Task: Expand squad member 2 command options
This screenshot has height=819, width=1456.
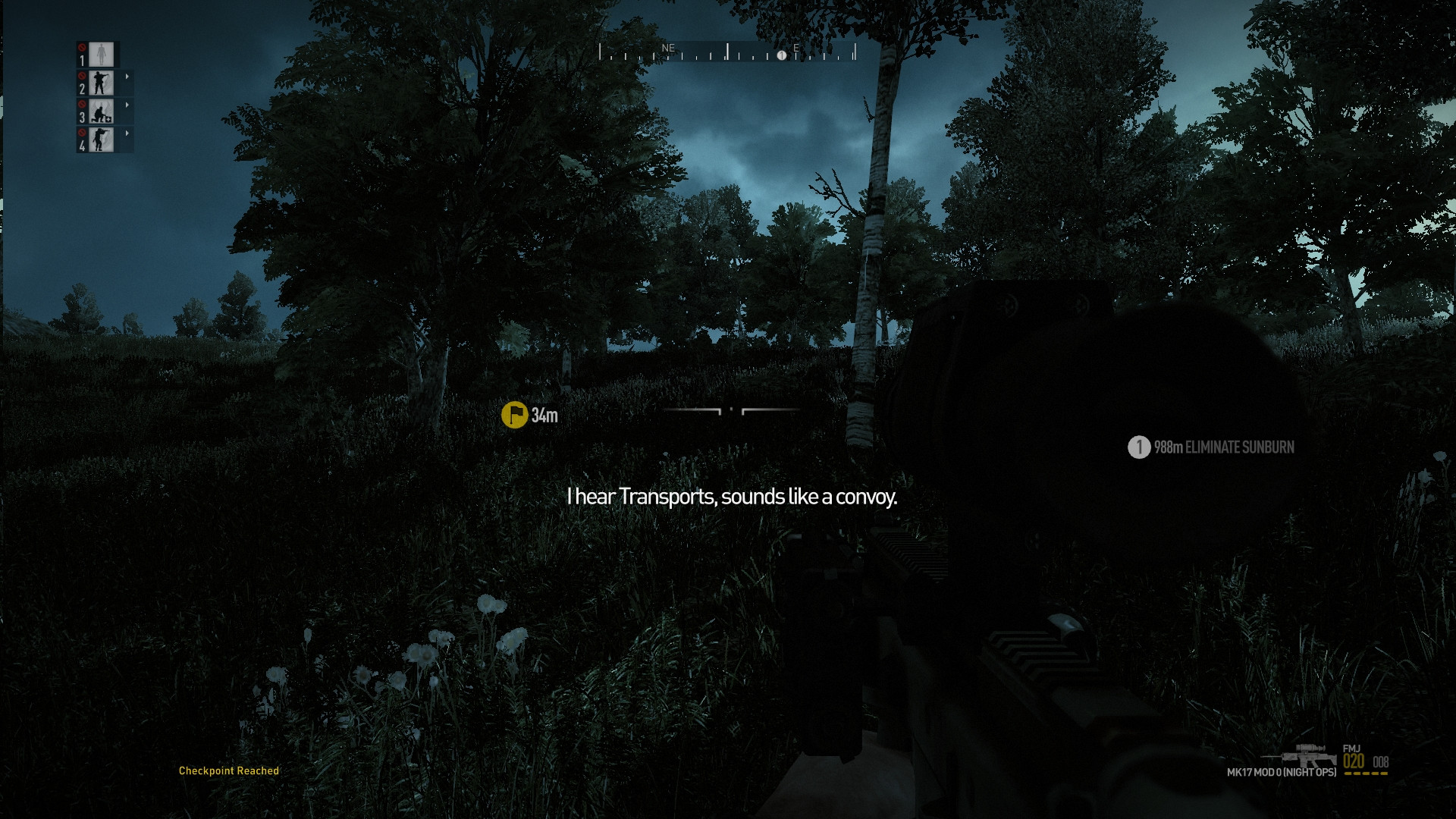Action: (127, 77)
